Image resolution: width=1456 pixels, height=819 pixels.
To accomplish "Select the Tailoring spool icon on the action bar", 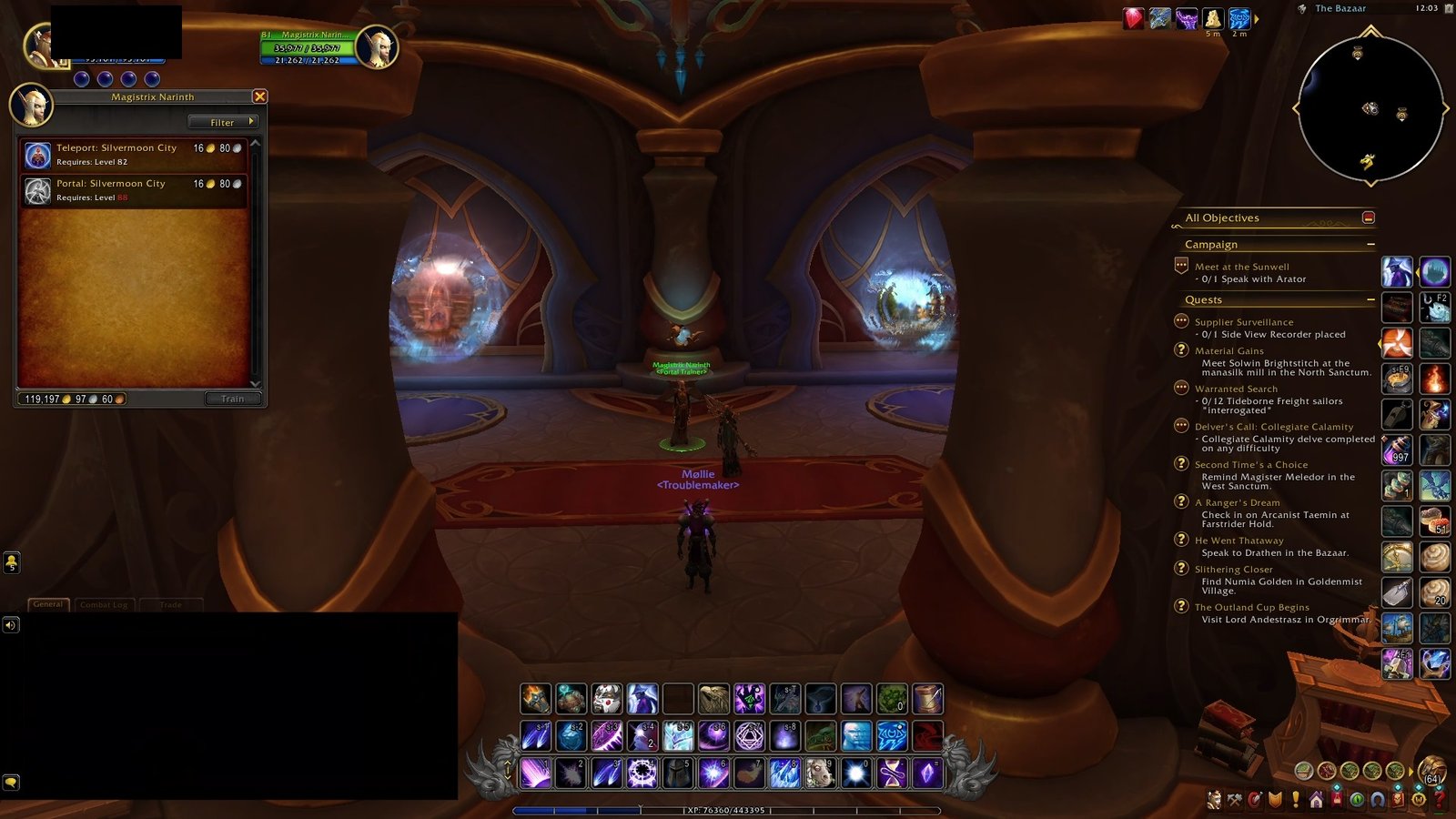I will (926, 699).
